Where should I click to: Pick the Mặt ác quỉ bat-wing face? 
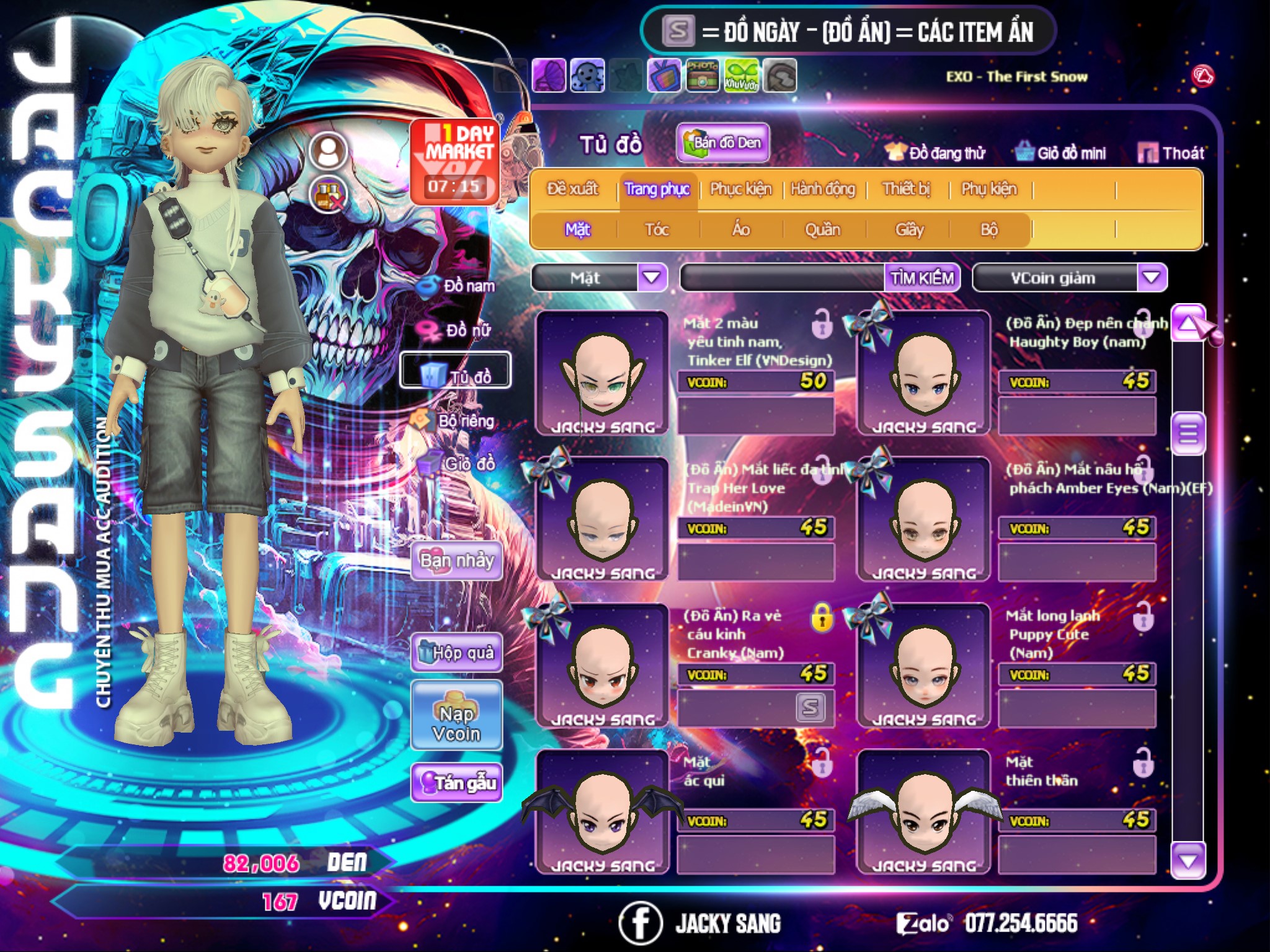tap(602, 812)
